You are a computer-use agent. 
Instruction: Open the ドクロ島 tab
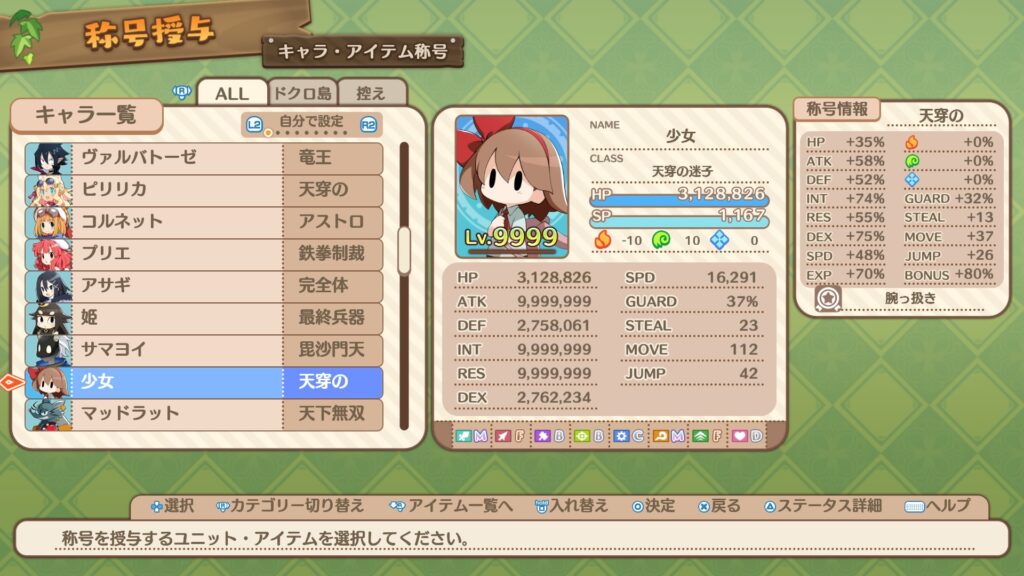coord(302,93)
